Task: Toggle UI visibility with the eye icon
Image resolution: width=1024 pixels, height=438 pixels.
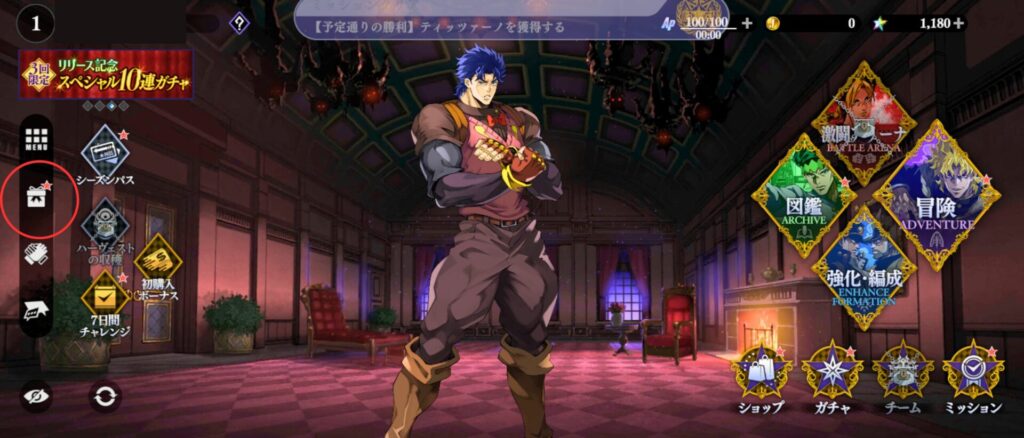Action: (x=37, y=396)
